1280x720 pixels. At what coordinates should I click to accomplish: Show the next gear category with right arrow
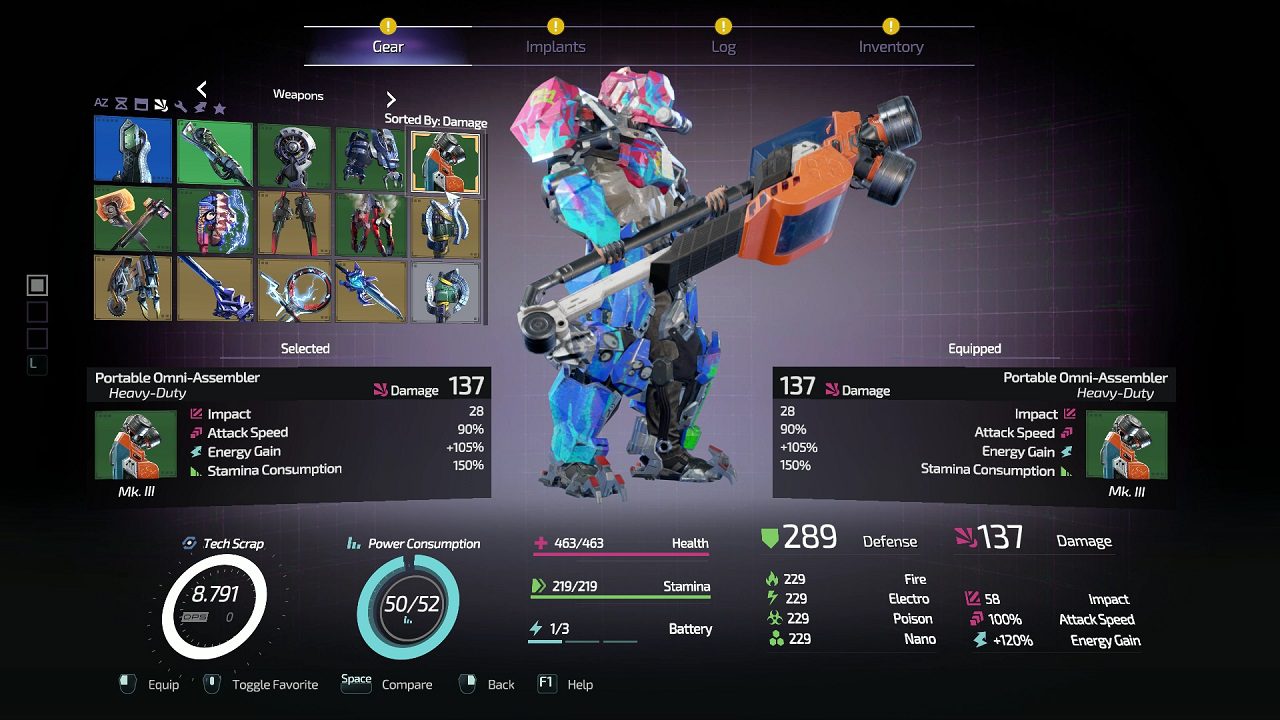tap(391, 99)
